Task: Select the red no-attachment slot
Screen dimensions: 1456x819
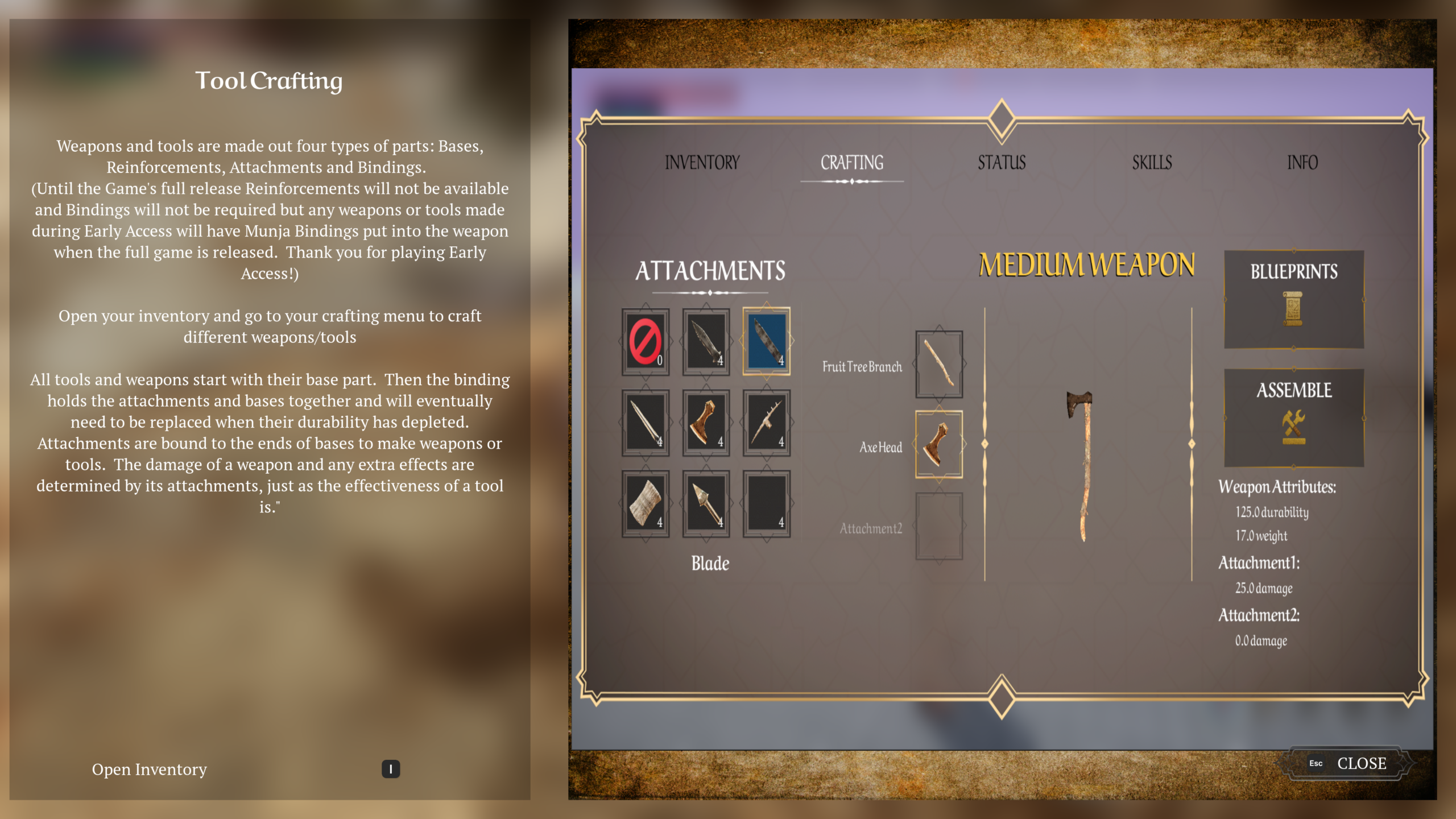Action: 645,341
